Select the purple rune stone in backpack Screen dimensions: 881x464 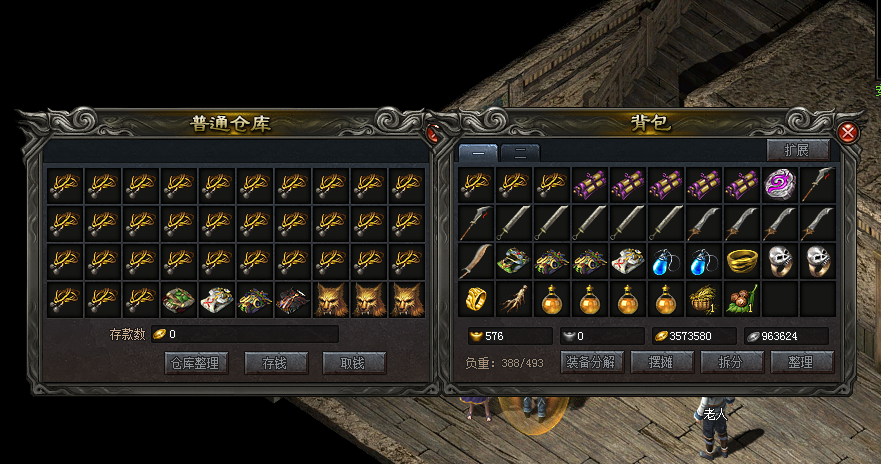(778, 184)
